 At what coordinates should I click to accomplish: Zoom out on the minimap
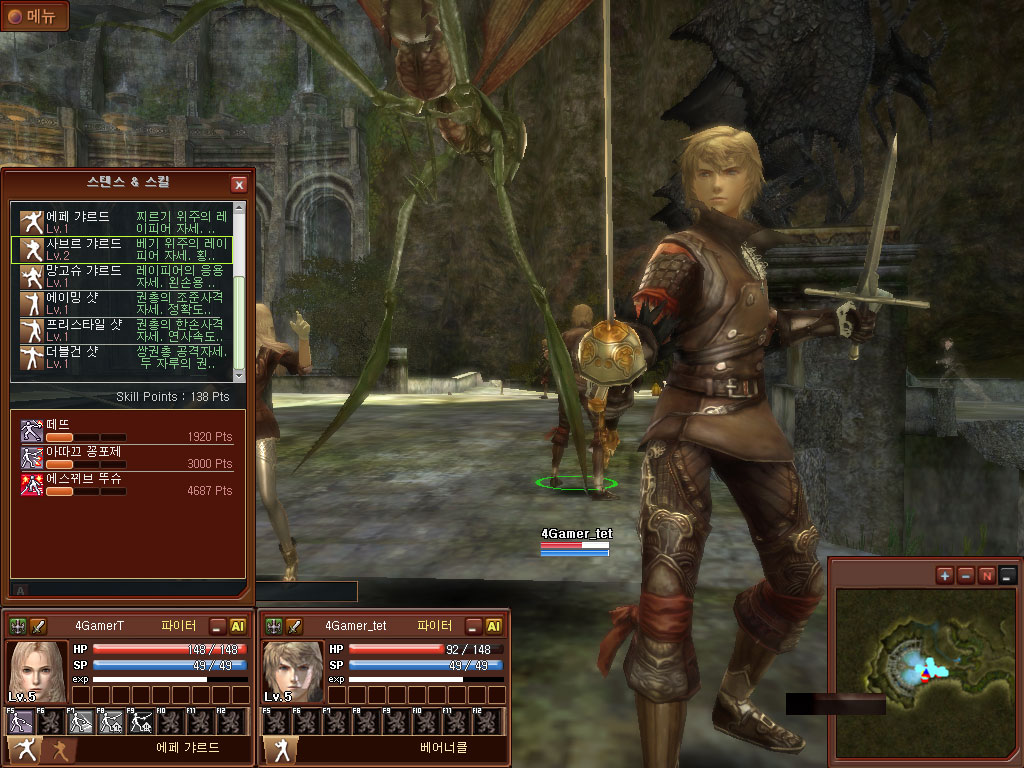(x=966, y=575)
